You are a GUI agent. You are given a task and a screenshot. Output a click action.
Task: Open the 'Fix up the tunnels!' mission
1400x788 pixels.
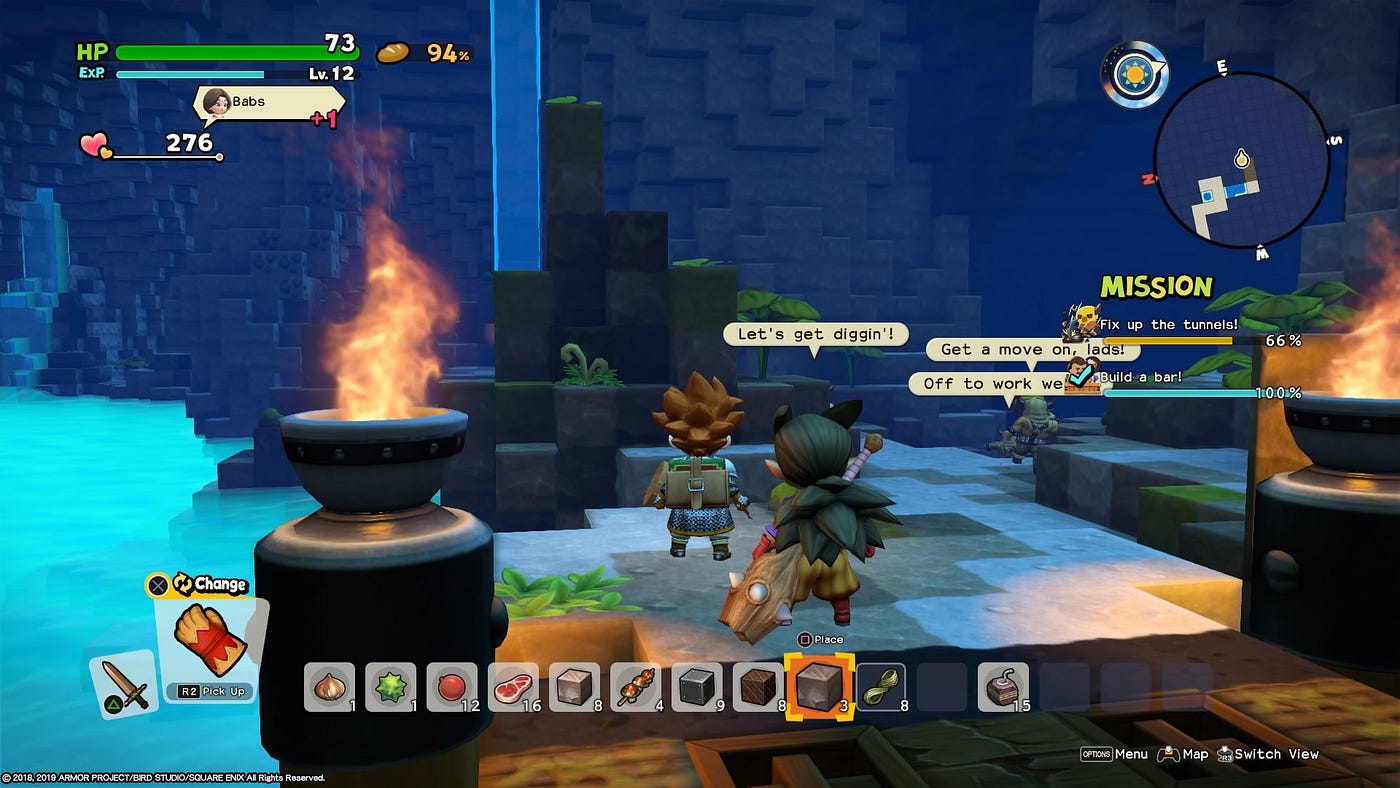(1168, 324)
